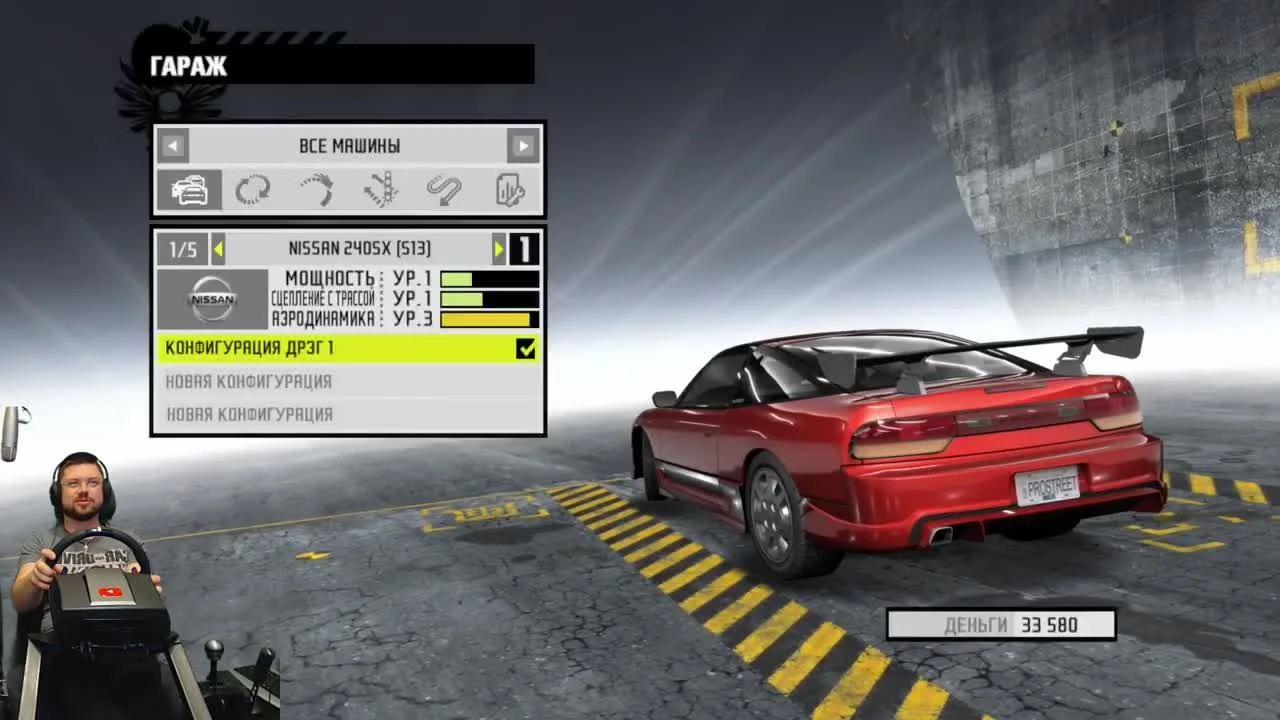Viewport: 1280px width, 720px height.
Task: Click the Nissan logo badge
Action: 211,299
